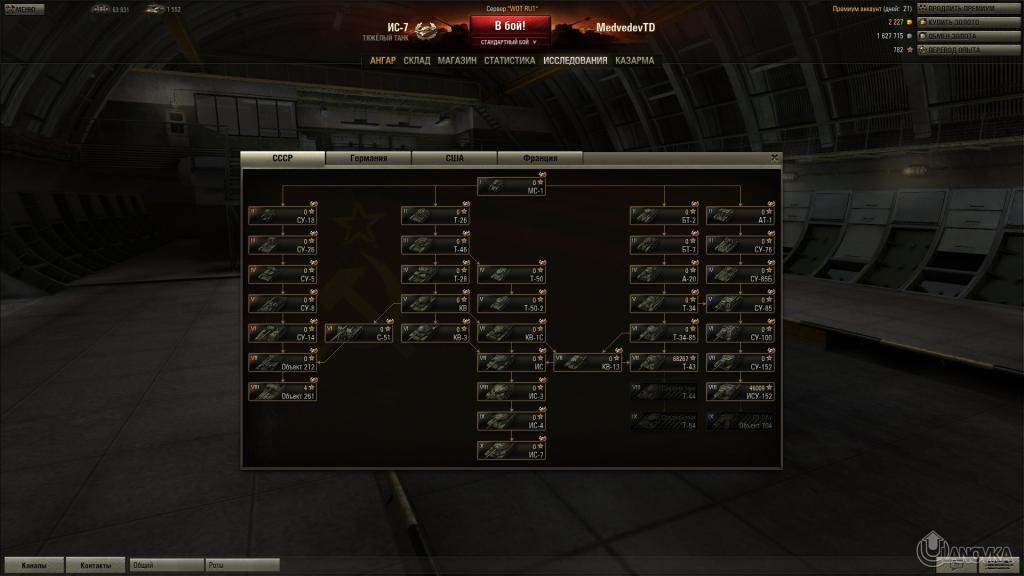Open the Казарма section
The height and width of the screenshot is (576, 1024).
(x=635, y=60)
